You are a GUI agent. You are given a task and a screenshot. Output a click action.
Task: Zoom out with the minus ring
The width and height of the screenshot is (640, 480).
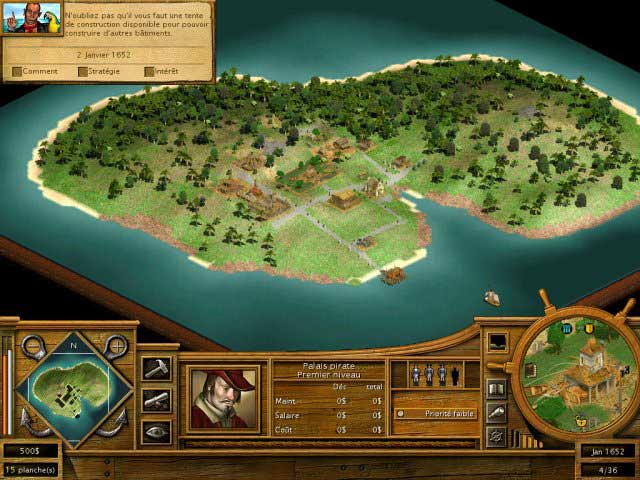pyautogui.click(x=32, y=347)
